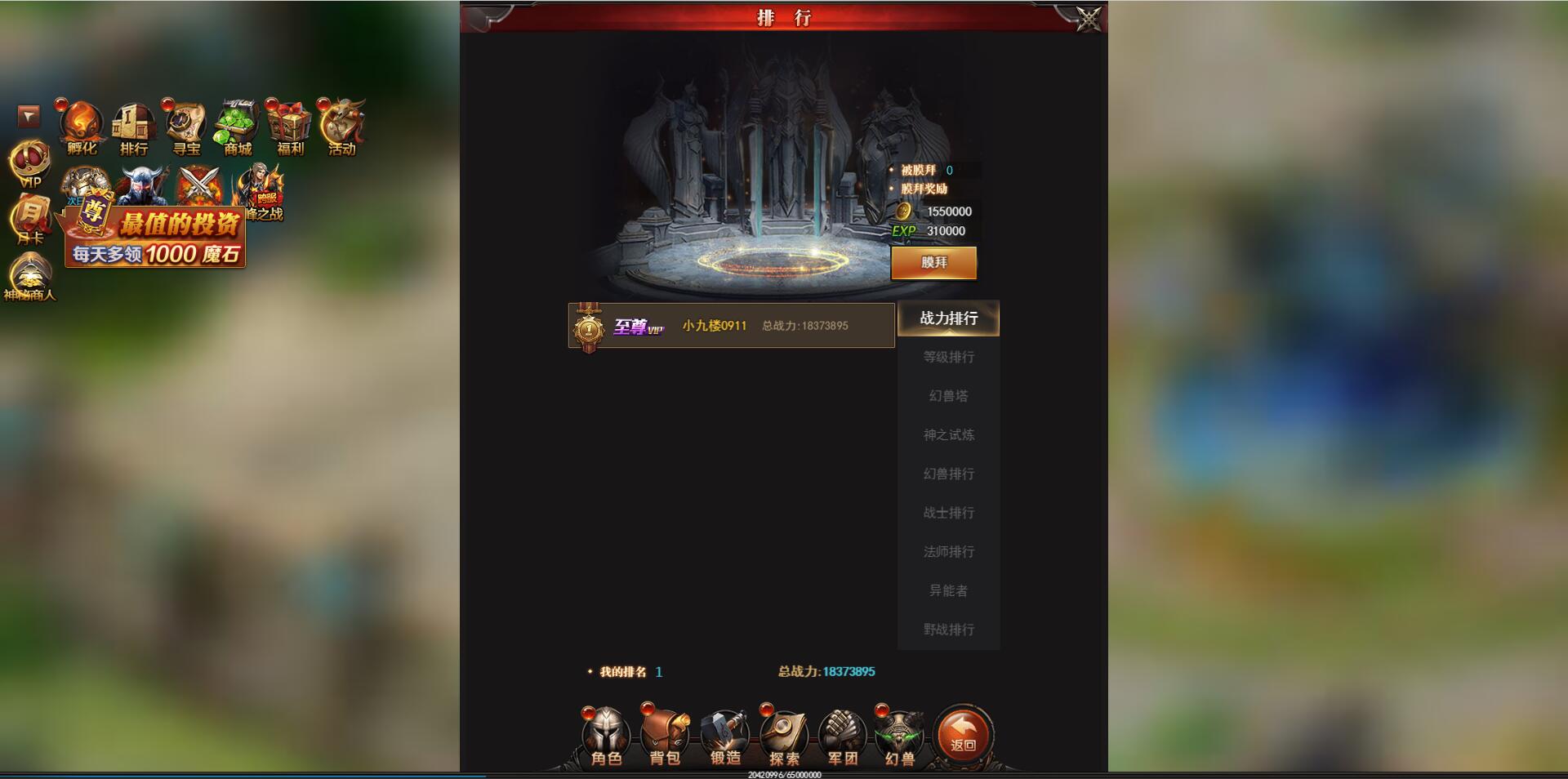Click the 膜拜 worship button
The image size is (1568, 779).
coord(933,263)
